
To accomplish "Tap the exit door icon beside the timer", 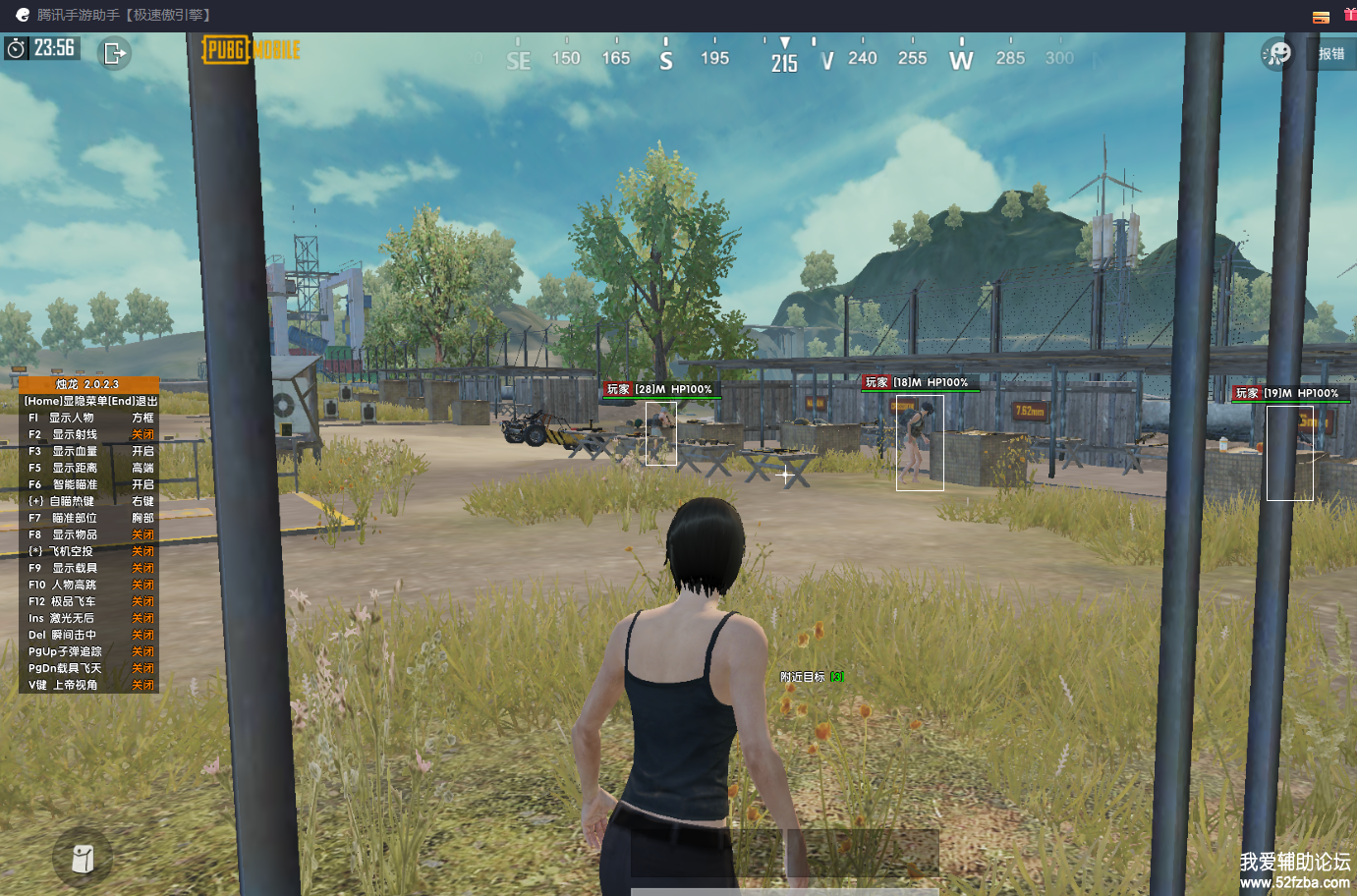I will [115, 52].
